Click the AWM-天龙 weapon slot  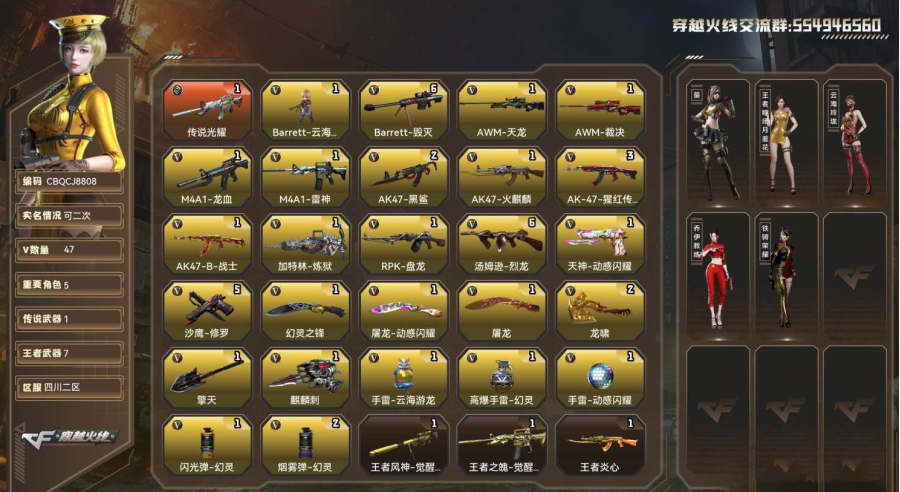pos(502,109)
